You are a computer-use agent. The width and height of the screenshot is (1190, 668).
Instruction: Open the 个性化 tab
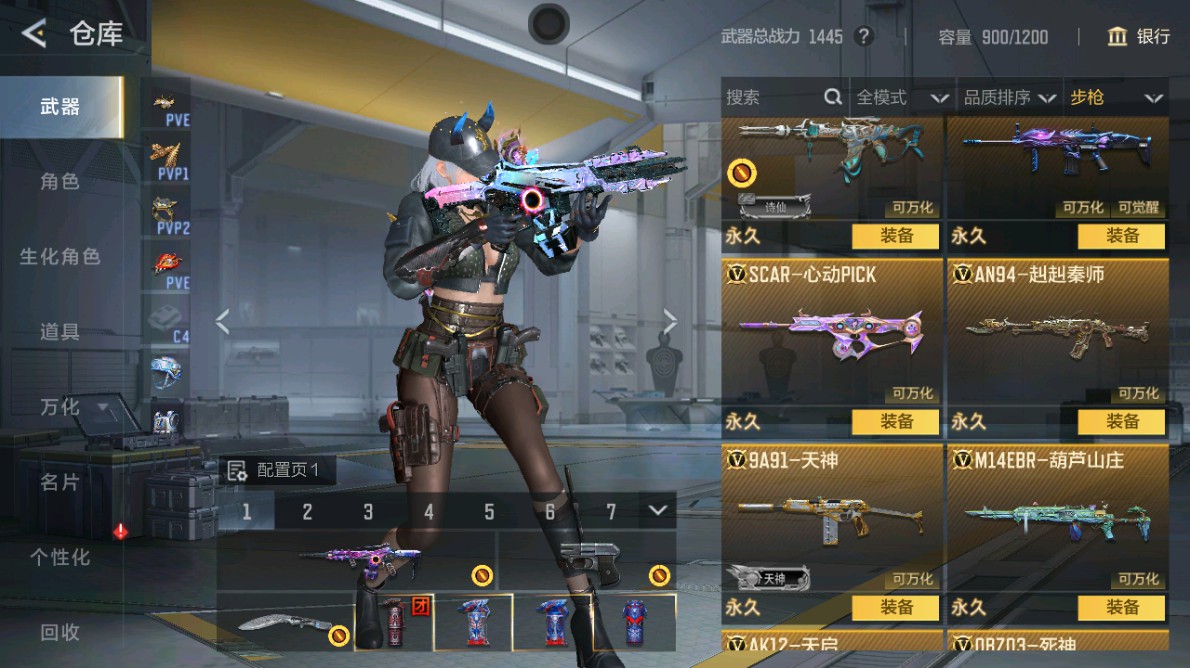(x=60, y=557)
